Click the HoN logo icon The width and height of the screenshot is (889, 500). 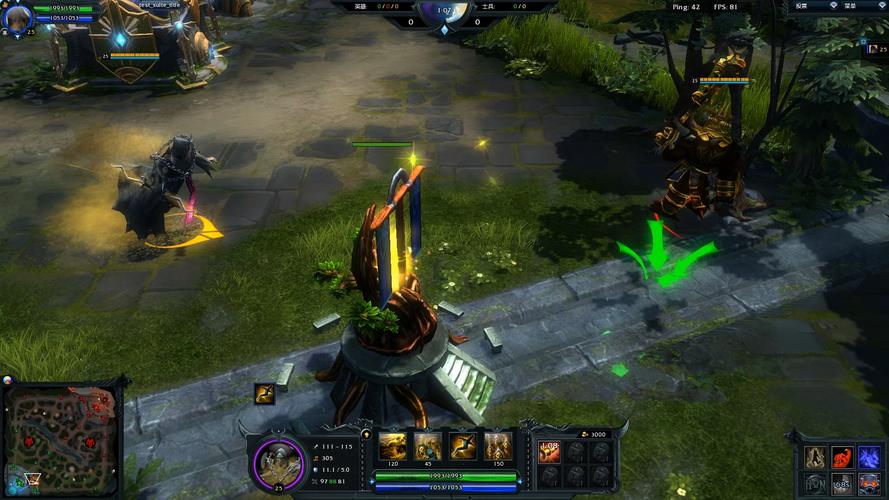pos(816,483)
